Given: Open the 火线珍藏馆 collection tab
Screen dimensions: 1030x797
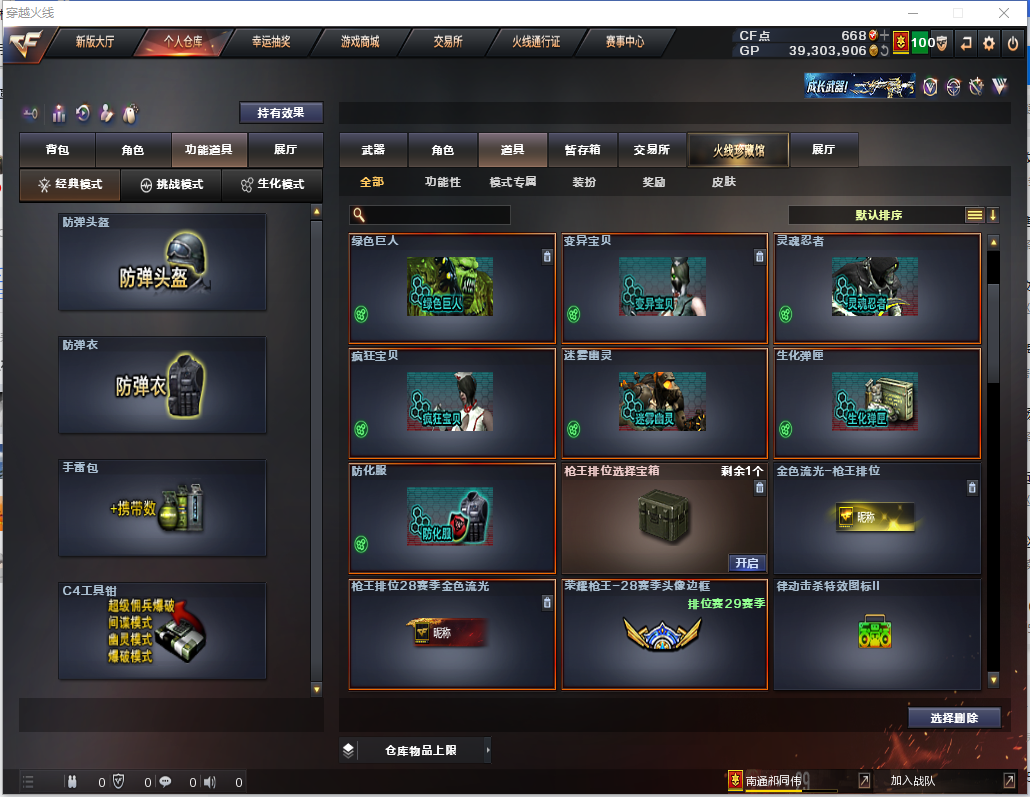Looking at the screenshot, I should [x=738, y=150].
